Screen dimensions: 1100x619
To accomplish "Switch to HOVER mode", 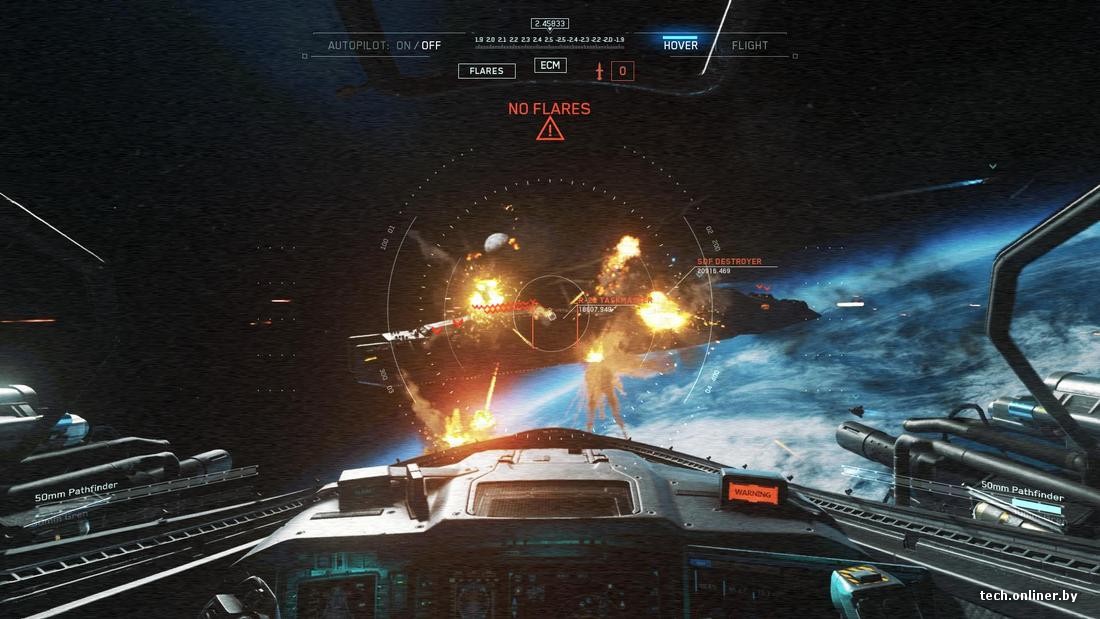I will tap(680, 45).
